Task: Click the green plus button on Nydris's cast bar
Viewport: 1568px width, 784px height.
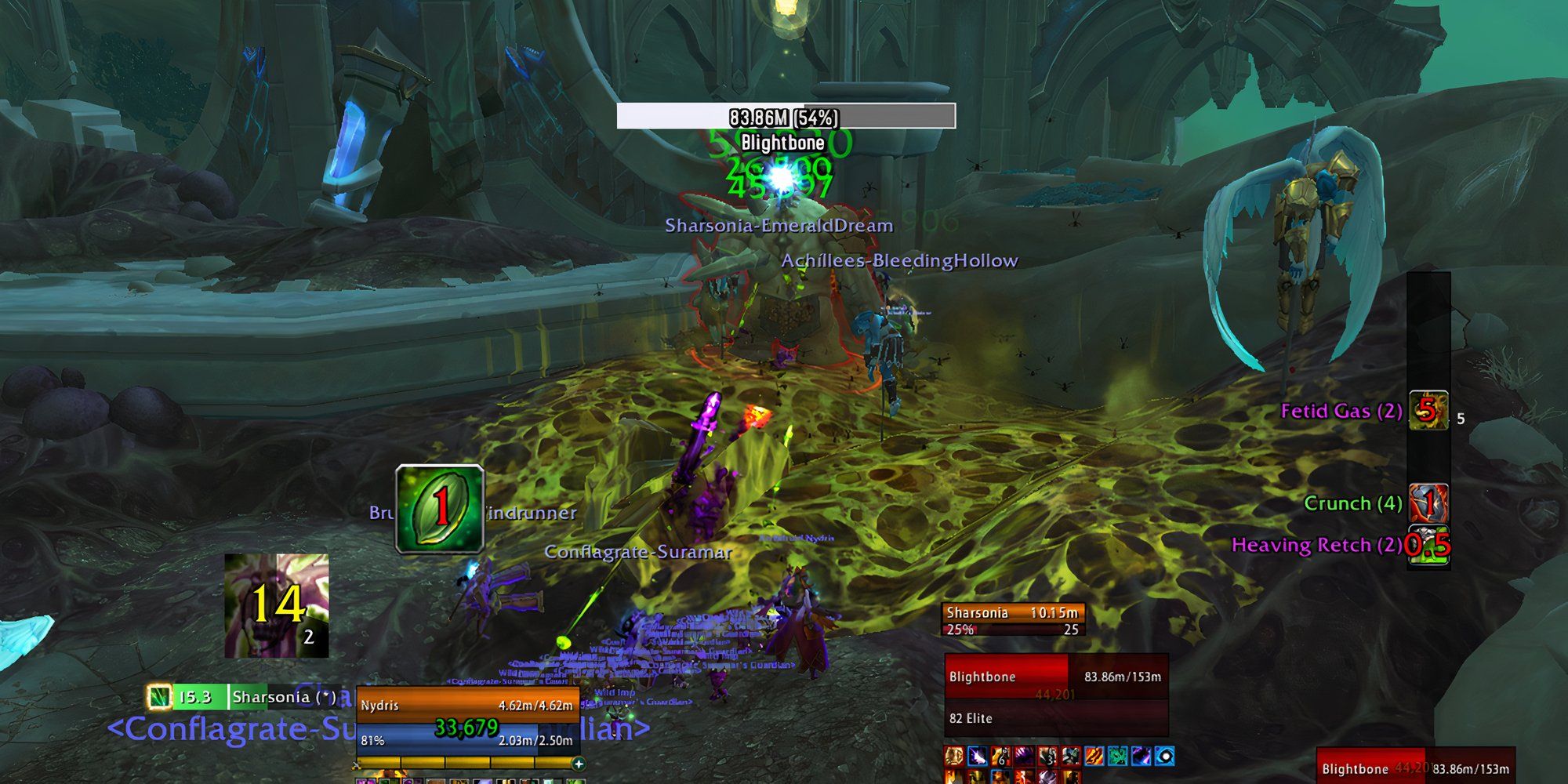Action: pos(578,762)
